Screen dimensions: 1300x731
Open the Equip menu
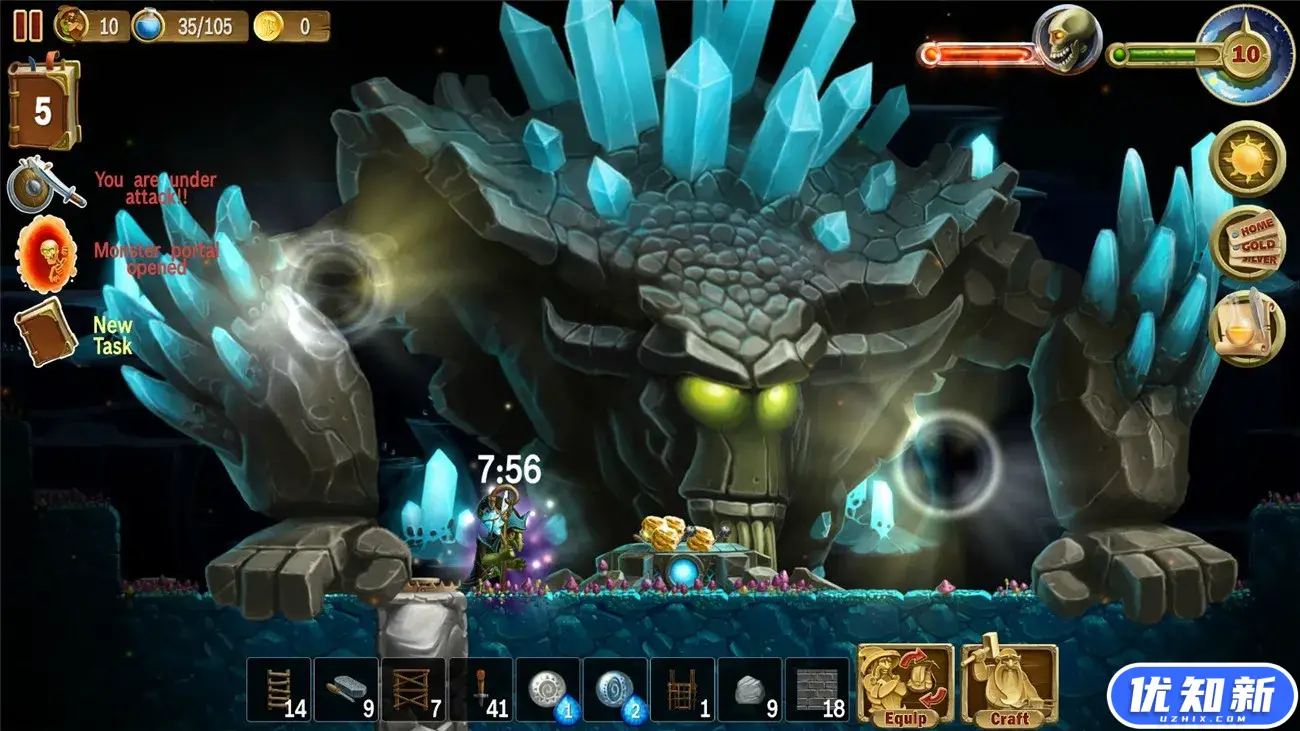pos(905,685)
